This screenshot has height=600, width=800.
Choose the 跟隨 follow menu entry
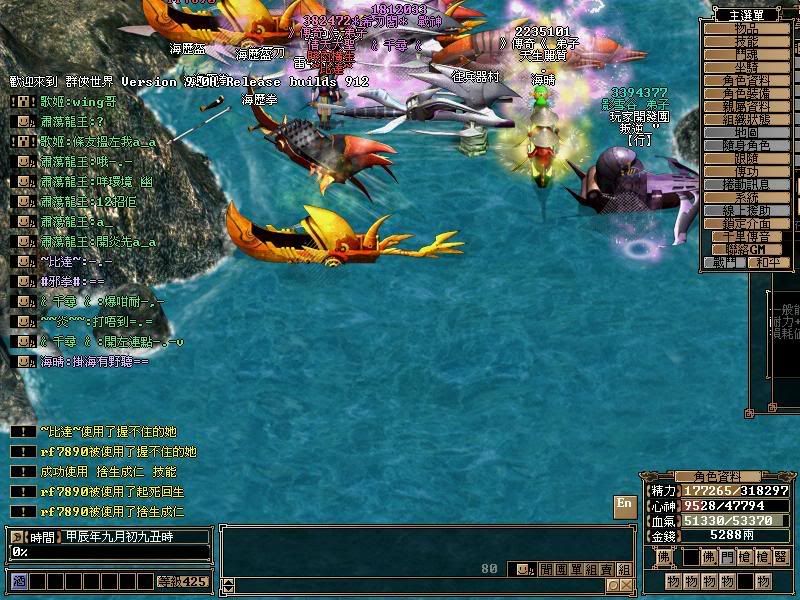coord(746,158)
